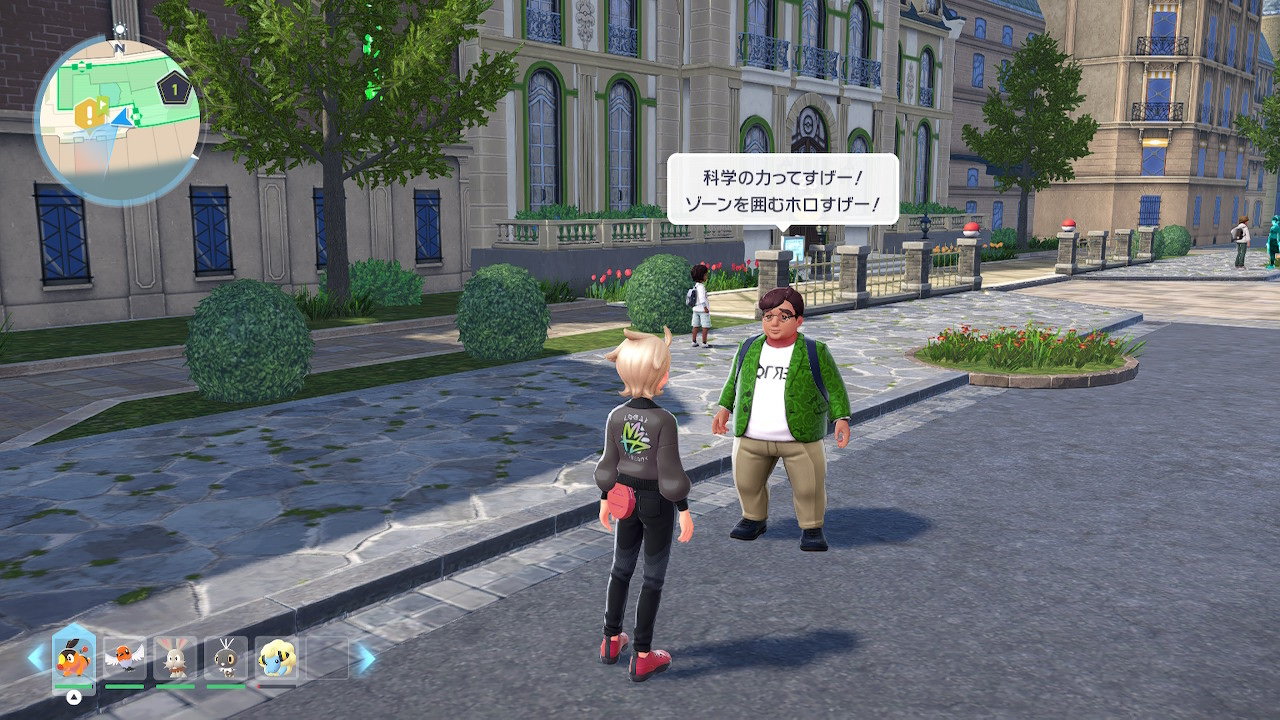Viewport: 1280px width, 720px height.
Task: Select Mareep in the party bar
Action: pyautogui.click(x=276, y=658)
